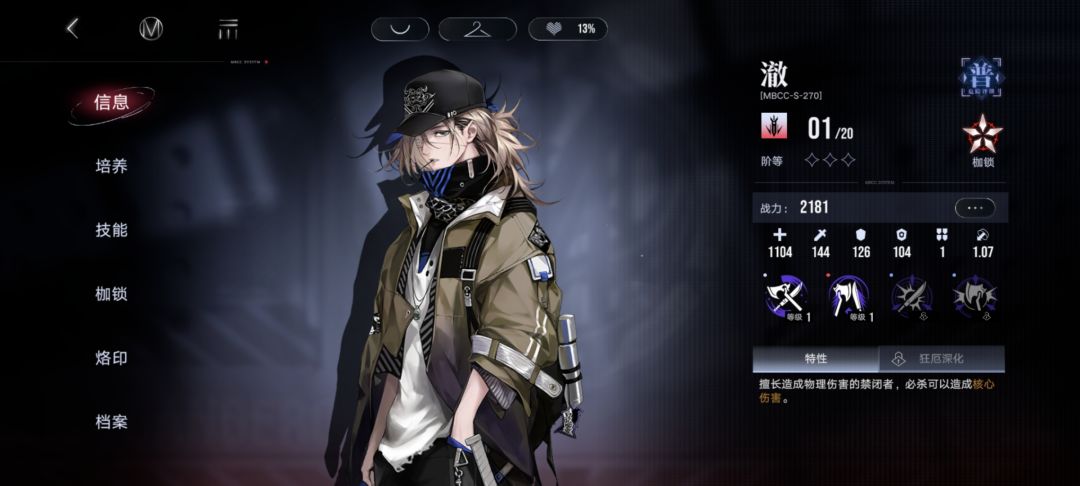Choose the 烙印 brand section
Screen dimensions: 1080x486
point(111,358)
